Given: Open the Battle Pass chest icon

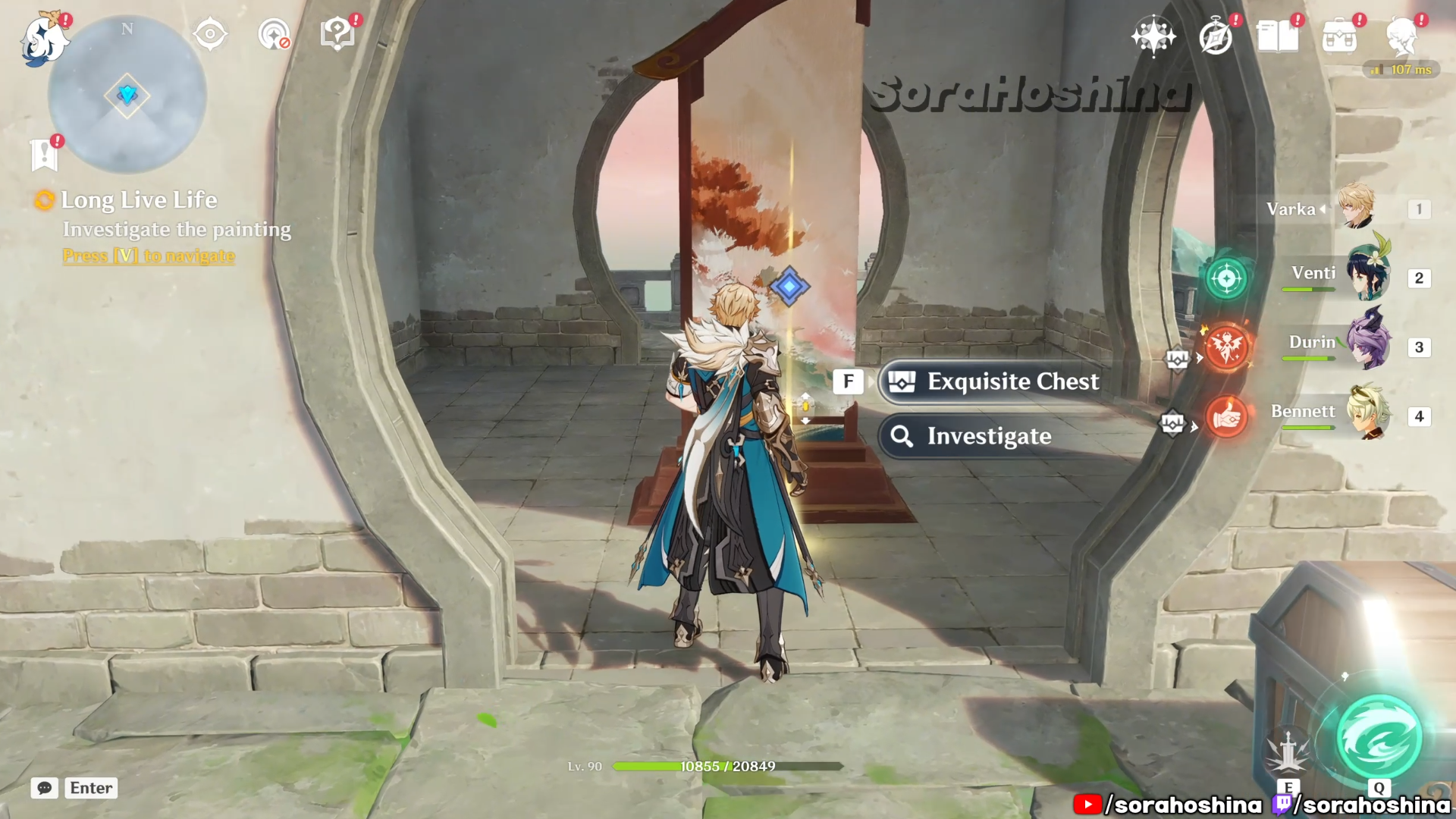Looking at the screenshot, I should 1339,36.
